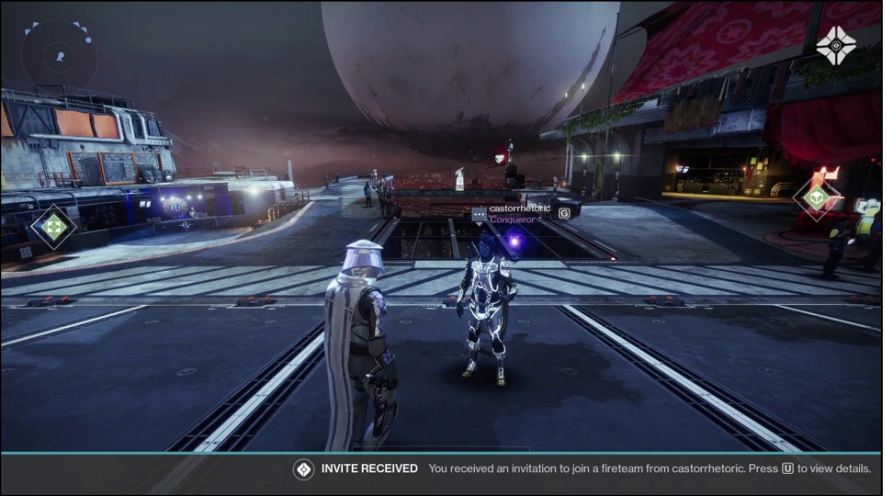The width and height of the screenshot is (886, 496).
Task: Click the speech bubble icon beside castorrhetoric
Action: point(479,214)
